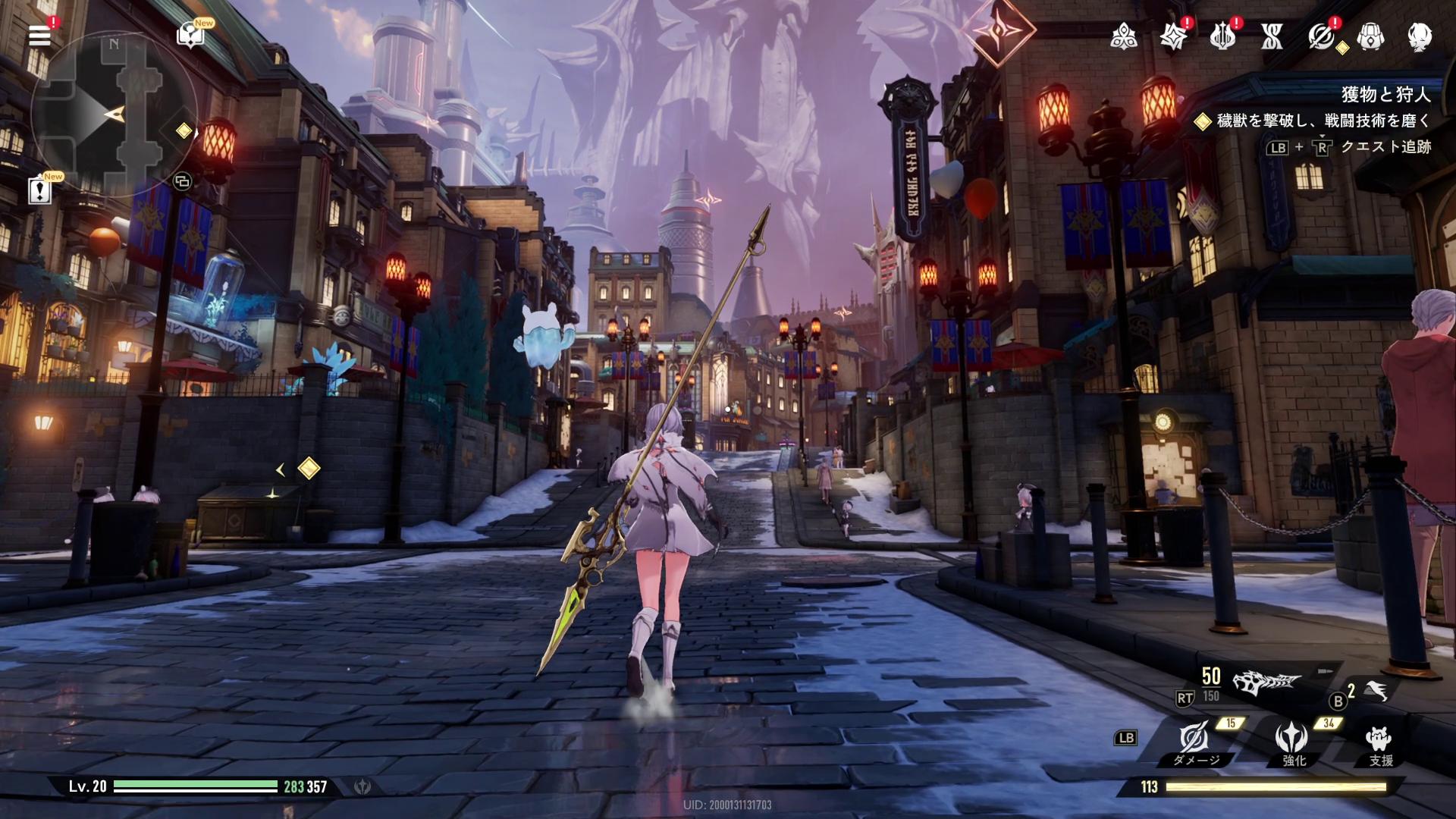Open the sword-and-flames menu icon
This screenshot has height=819, width=1456.
click(1222, 36)
